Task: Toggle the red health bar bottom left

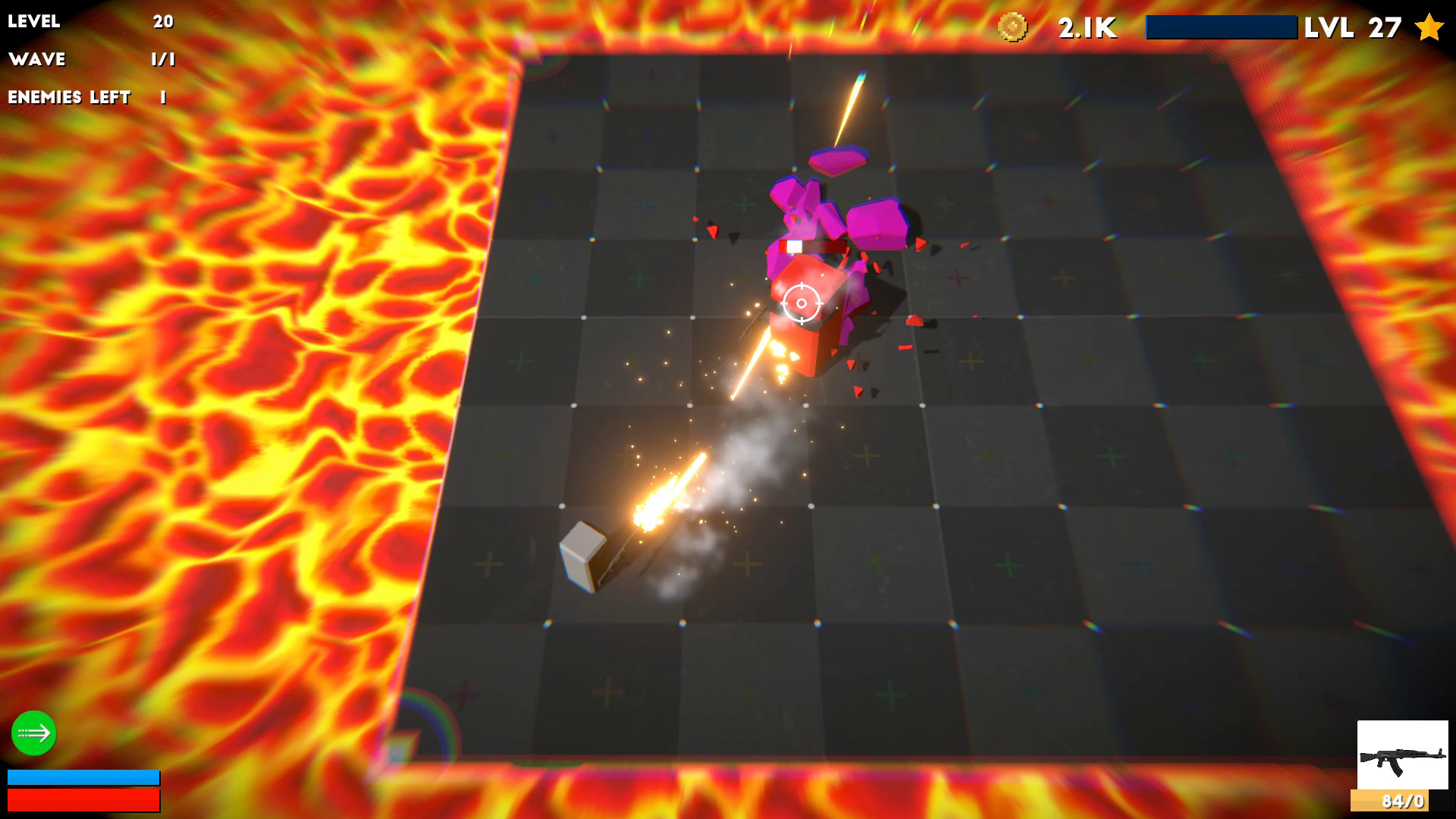Action: (x=83, y=800)
